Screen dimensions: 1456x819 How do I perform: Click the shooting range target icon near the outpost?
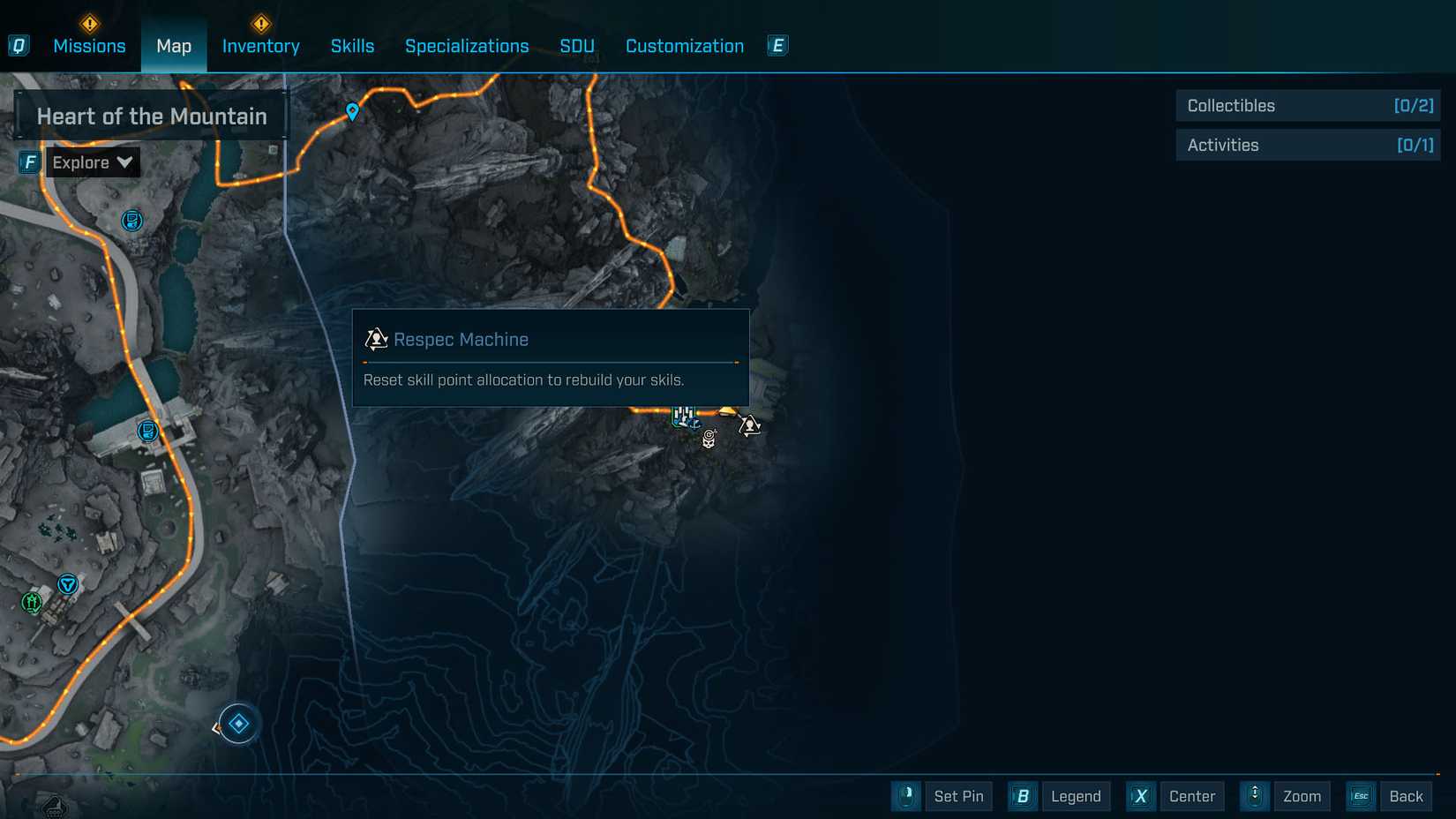[x=709, y=439]
